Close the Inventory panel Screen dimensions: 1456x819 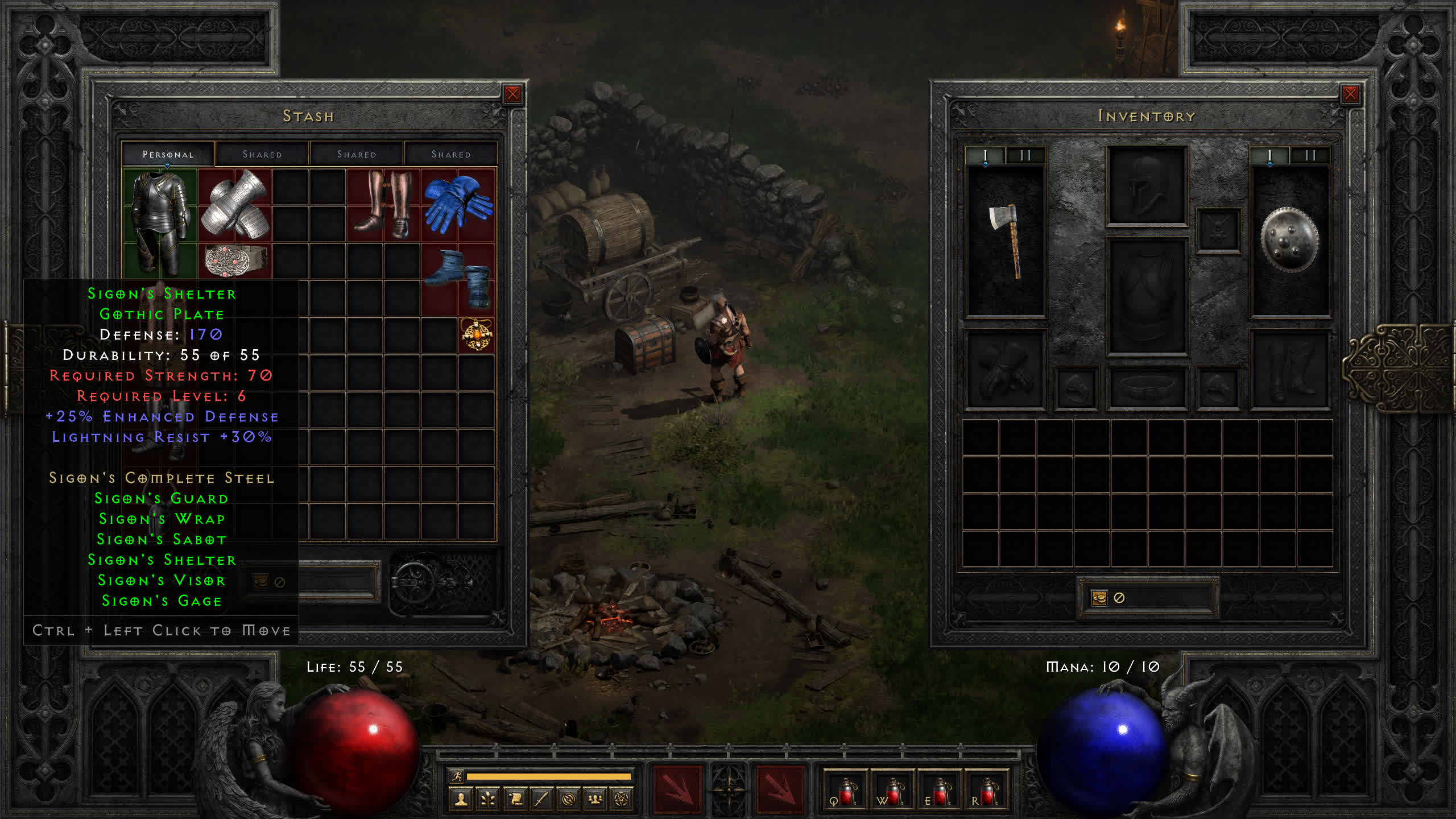1350,94
